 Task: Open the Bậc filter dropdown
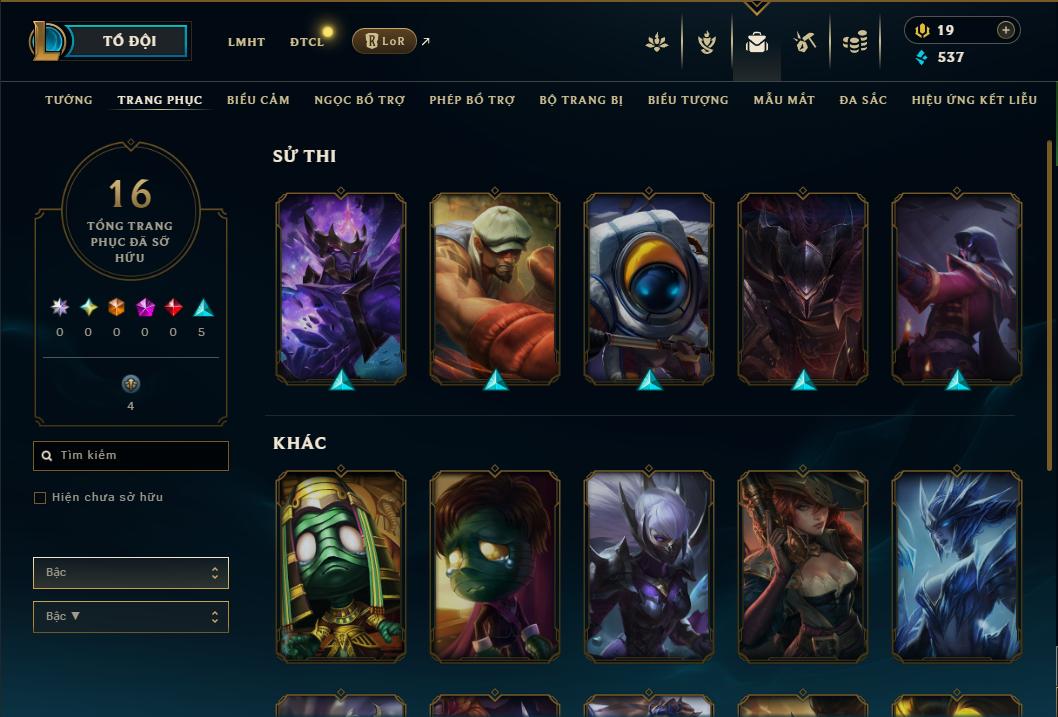click(x=131, y=573)
